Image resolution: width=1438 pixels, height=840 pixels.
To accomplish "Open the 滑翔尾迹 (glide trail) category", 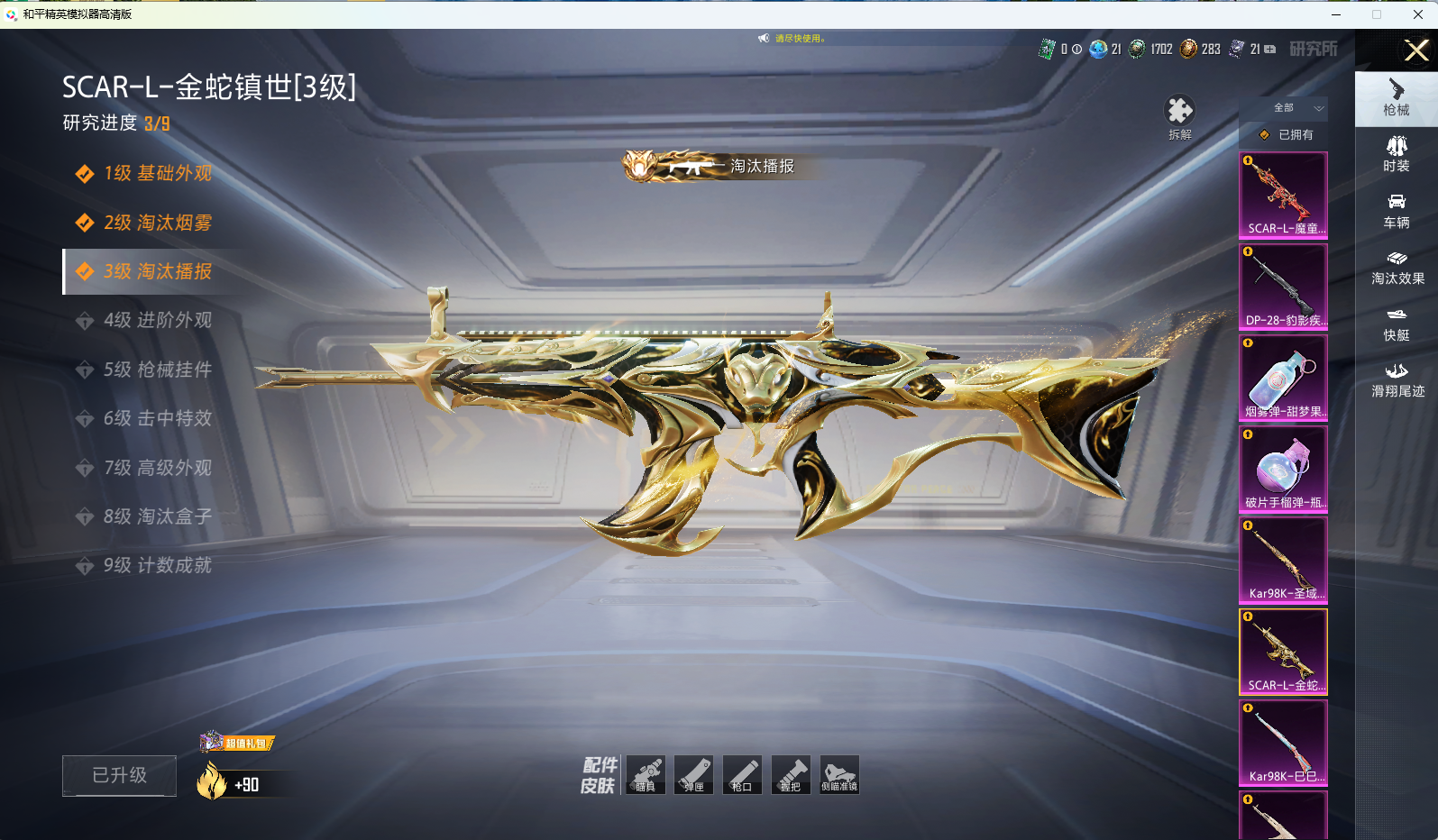I will point(1397,379).
